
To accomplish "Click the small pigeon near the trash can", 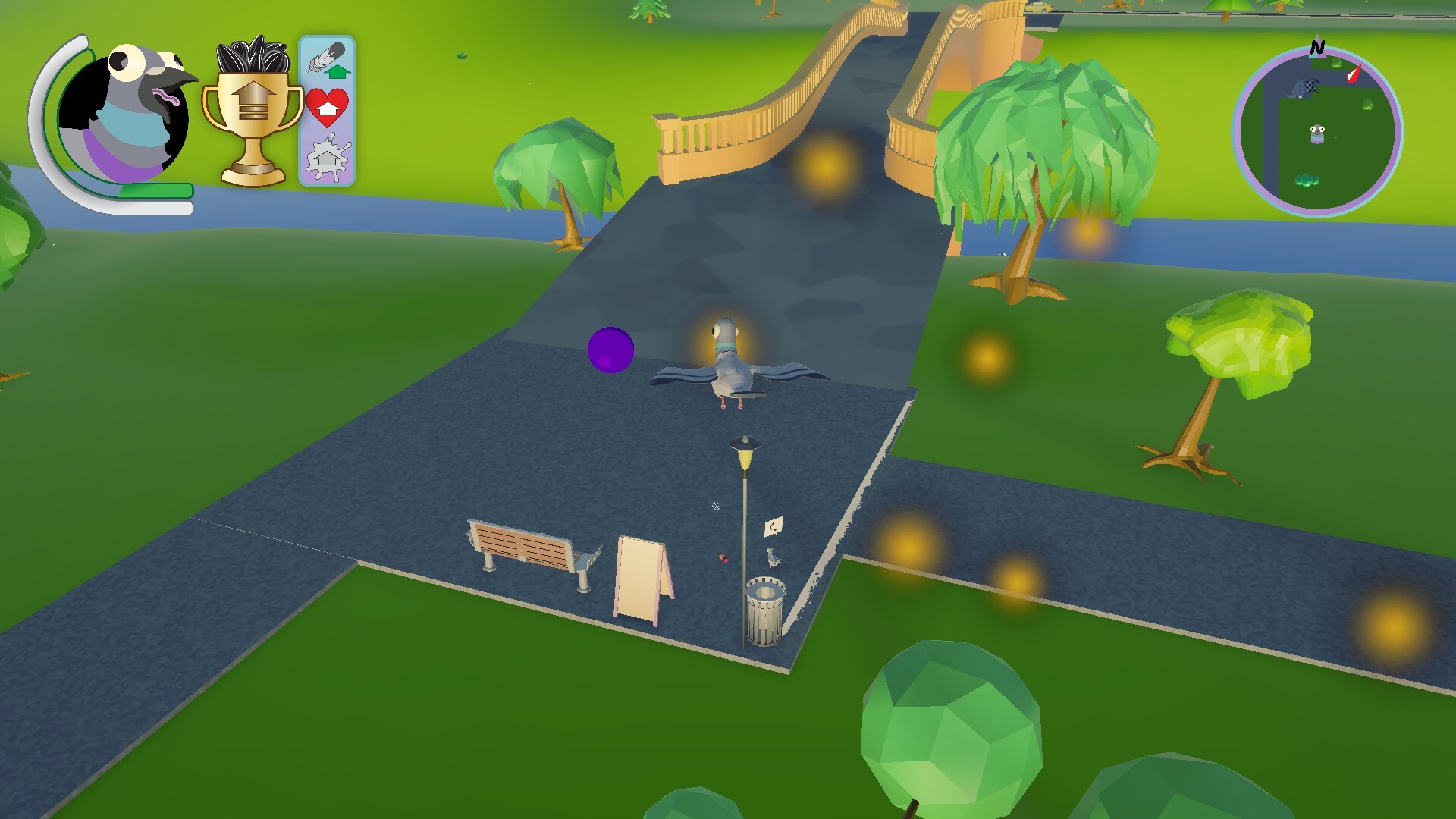I will pos(774,559).
